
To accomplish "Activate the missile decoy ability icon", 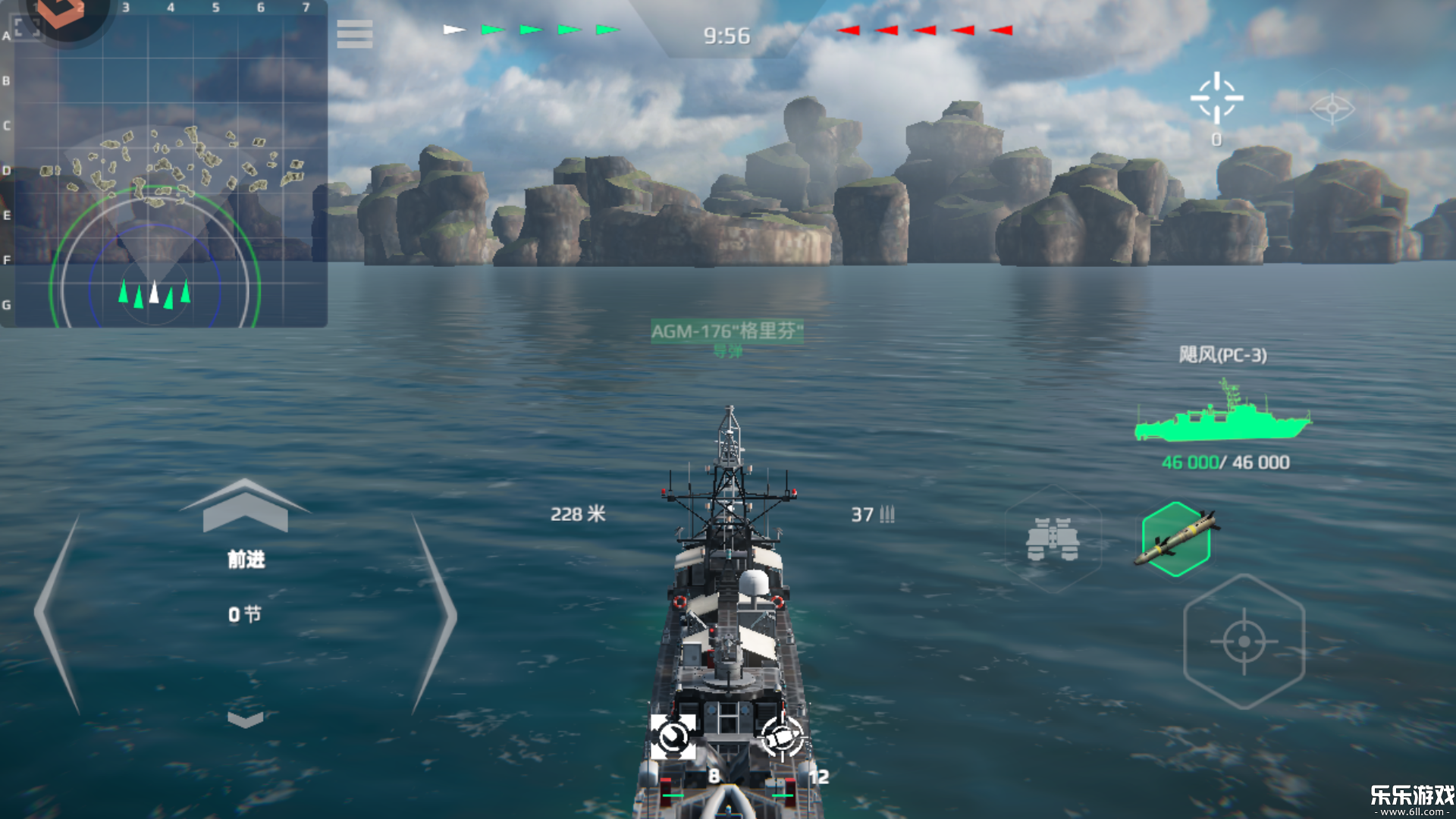I will [782, 736].
